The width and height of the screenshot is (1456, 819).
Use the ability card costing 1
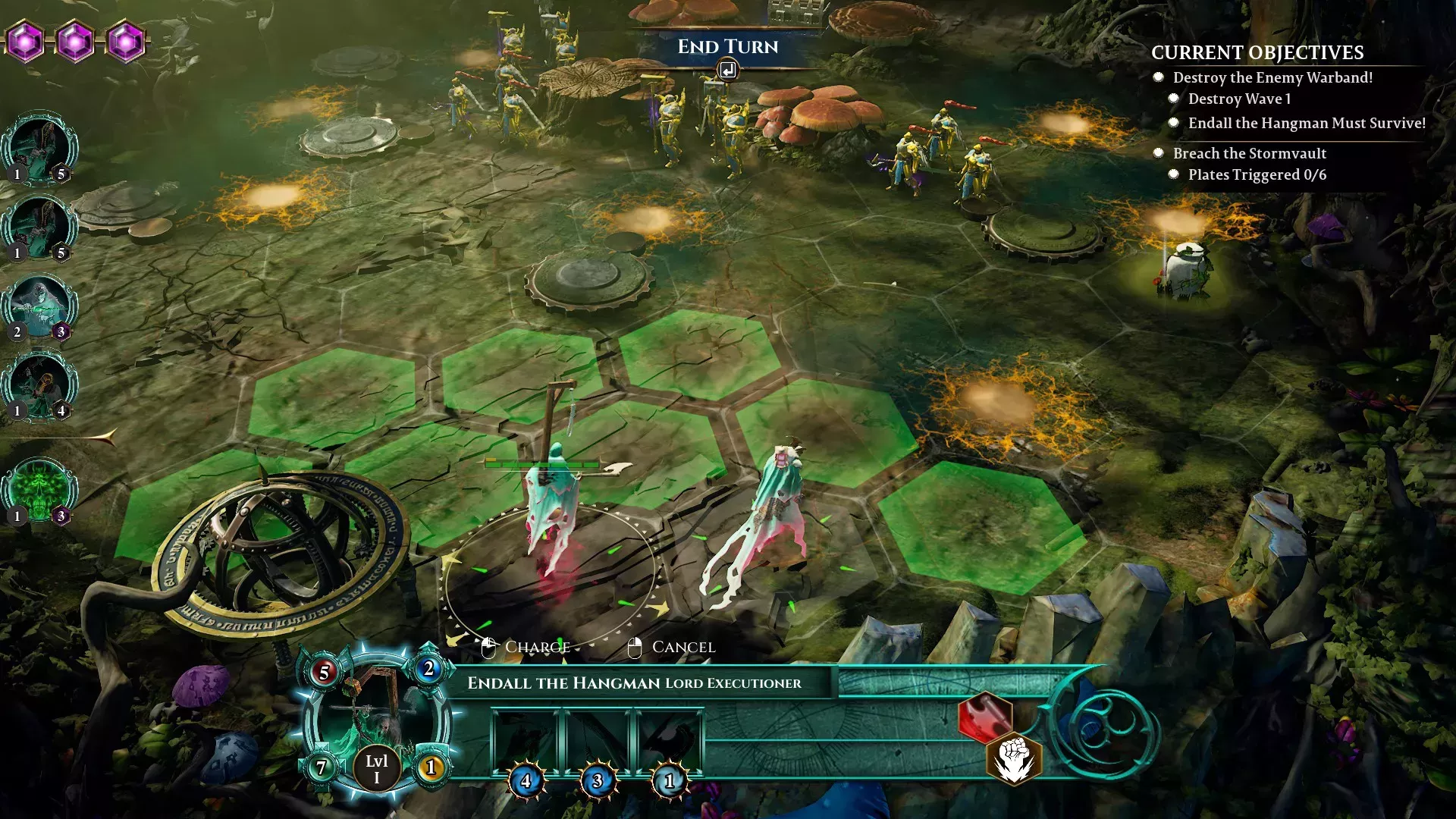[x=669, y=743]
